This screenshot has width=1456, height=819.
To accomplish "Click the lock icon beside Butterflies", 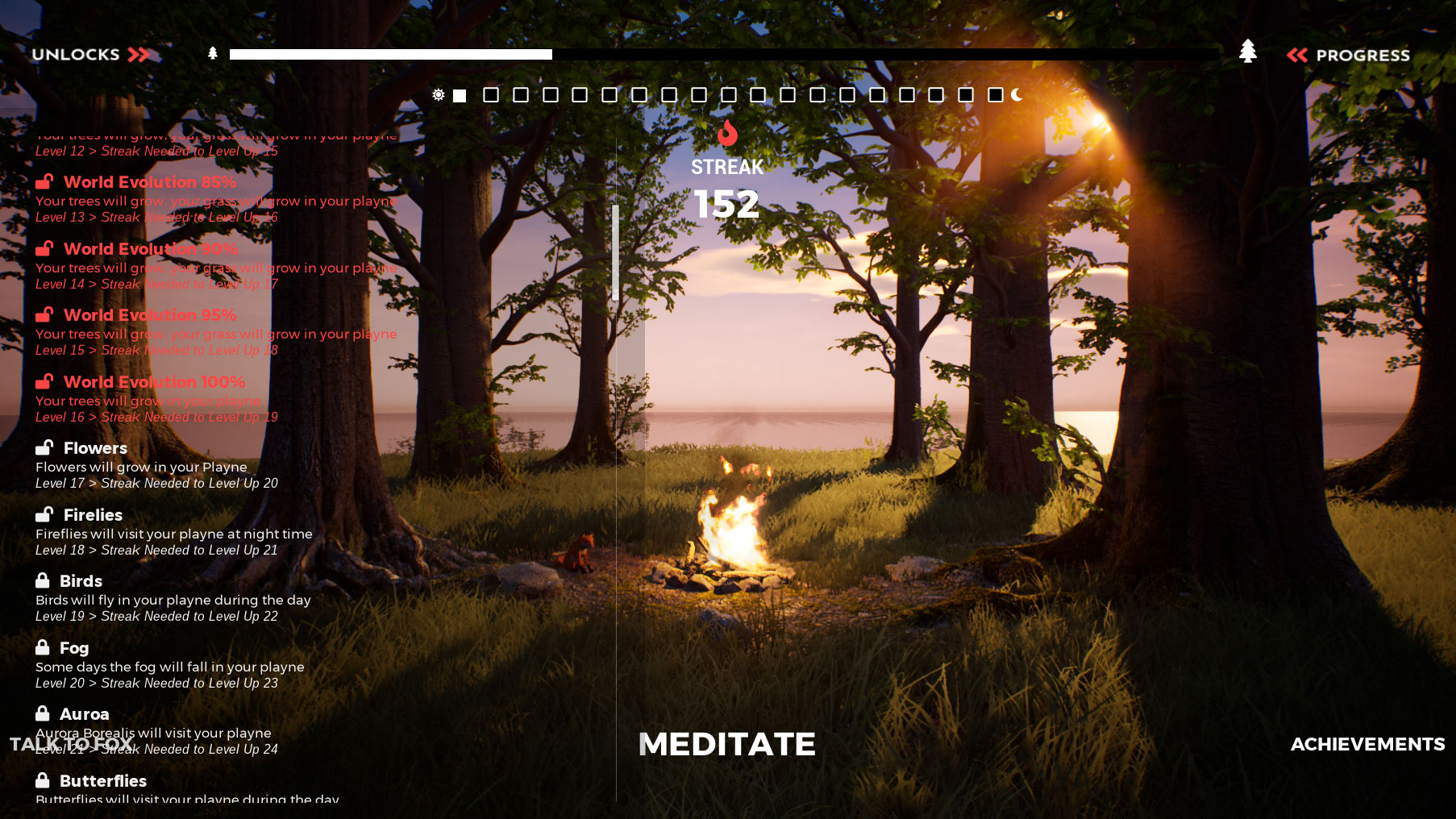I will [44, 779].
